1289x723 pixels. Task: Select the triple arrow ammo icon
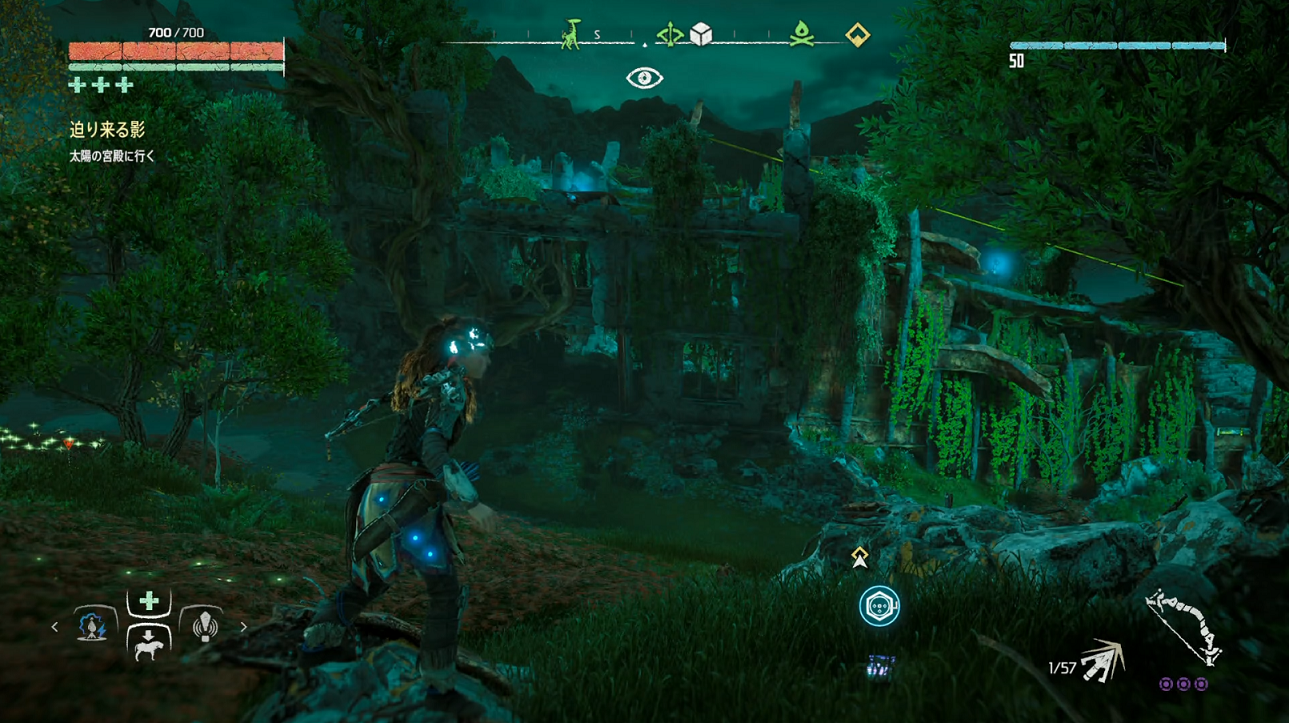(x=1103, y=661)
